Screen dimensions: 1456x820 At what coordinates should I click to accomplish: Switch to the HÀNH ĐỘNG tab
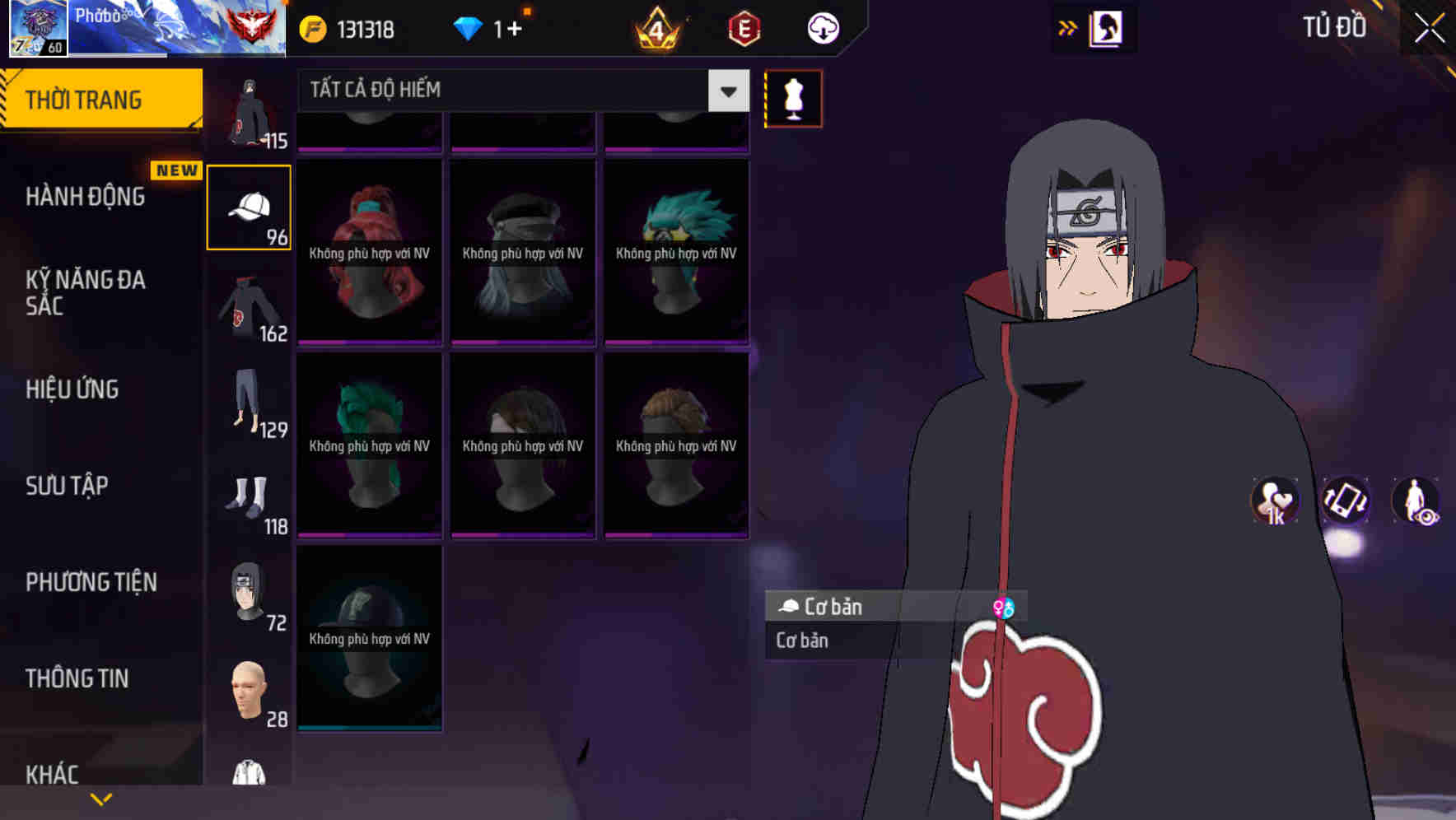(86, 196)
